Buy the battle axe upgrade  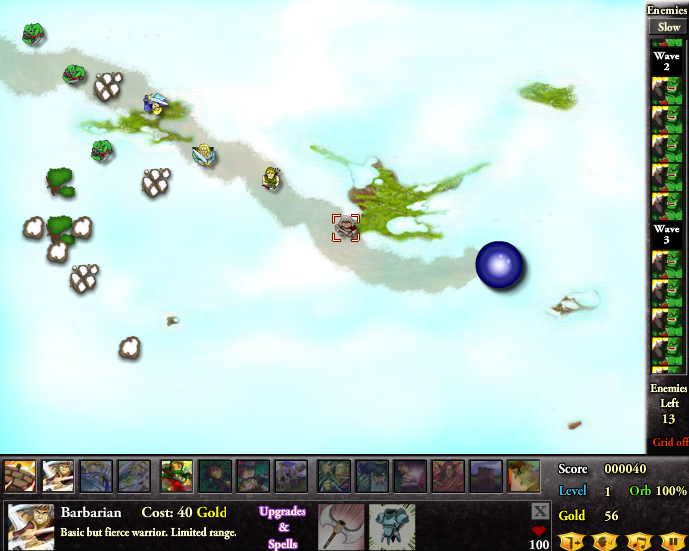[x=338, y=527]
